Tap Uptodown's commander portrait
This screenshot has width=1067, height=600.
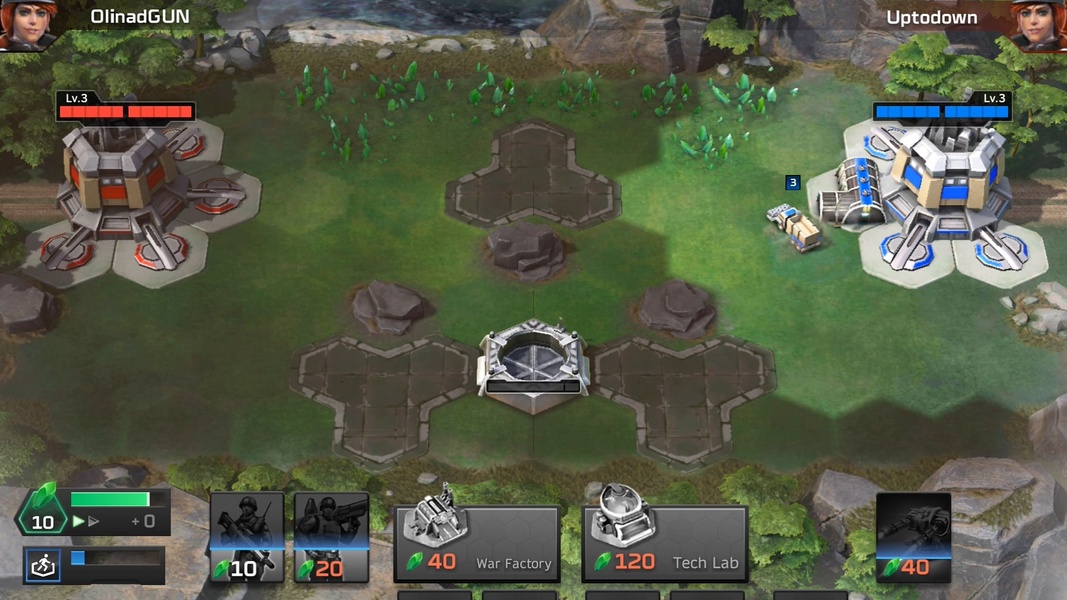1041,24
